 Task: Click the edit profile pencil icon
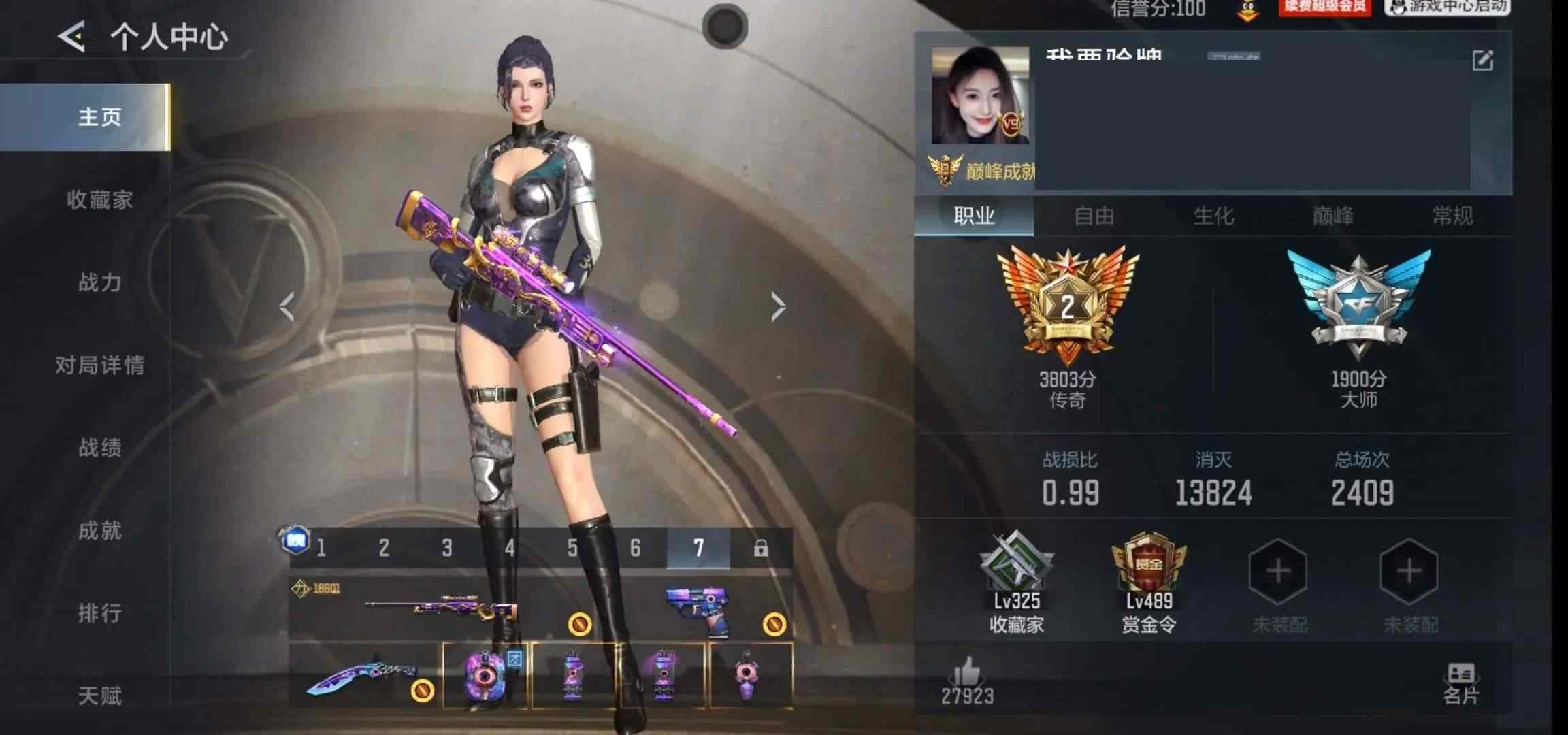pyautogui.click(x=1482, y=61)
